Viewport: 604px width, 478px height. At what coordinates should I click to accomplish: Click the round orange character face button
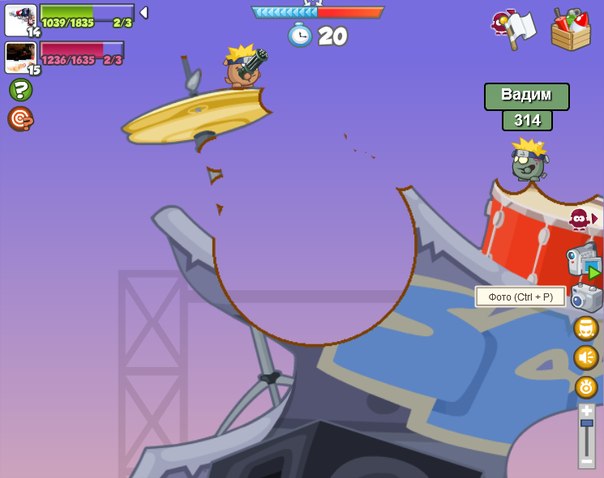tap(586, 328)
